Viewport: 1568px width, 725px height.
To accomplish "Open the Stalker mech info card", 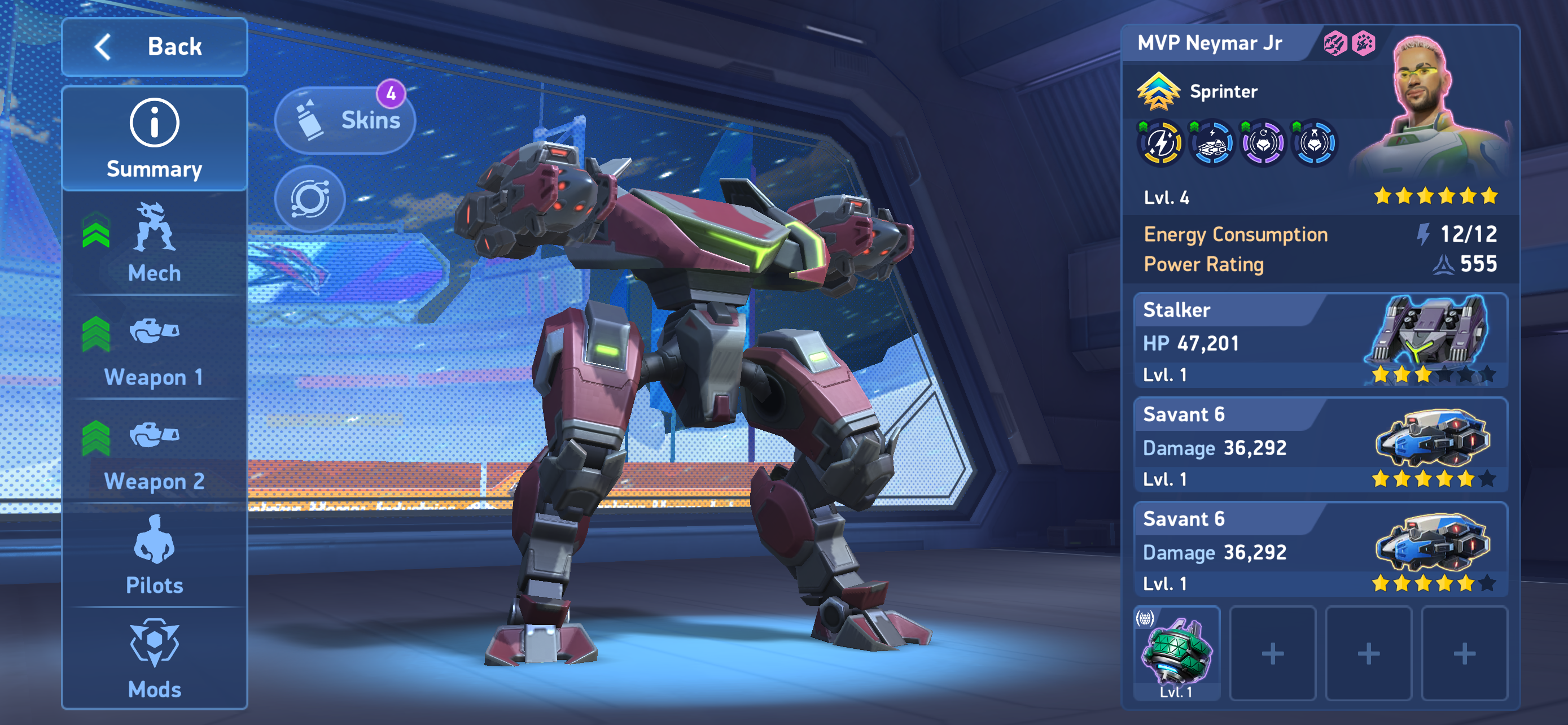I will (x=1320, y=341).
